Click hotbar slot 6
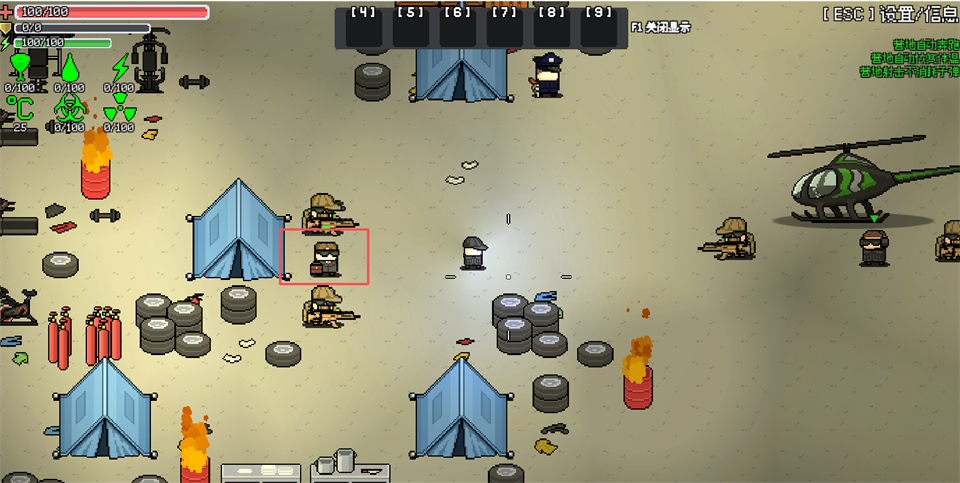 pyautogui.click(x=457, y=29)
